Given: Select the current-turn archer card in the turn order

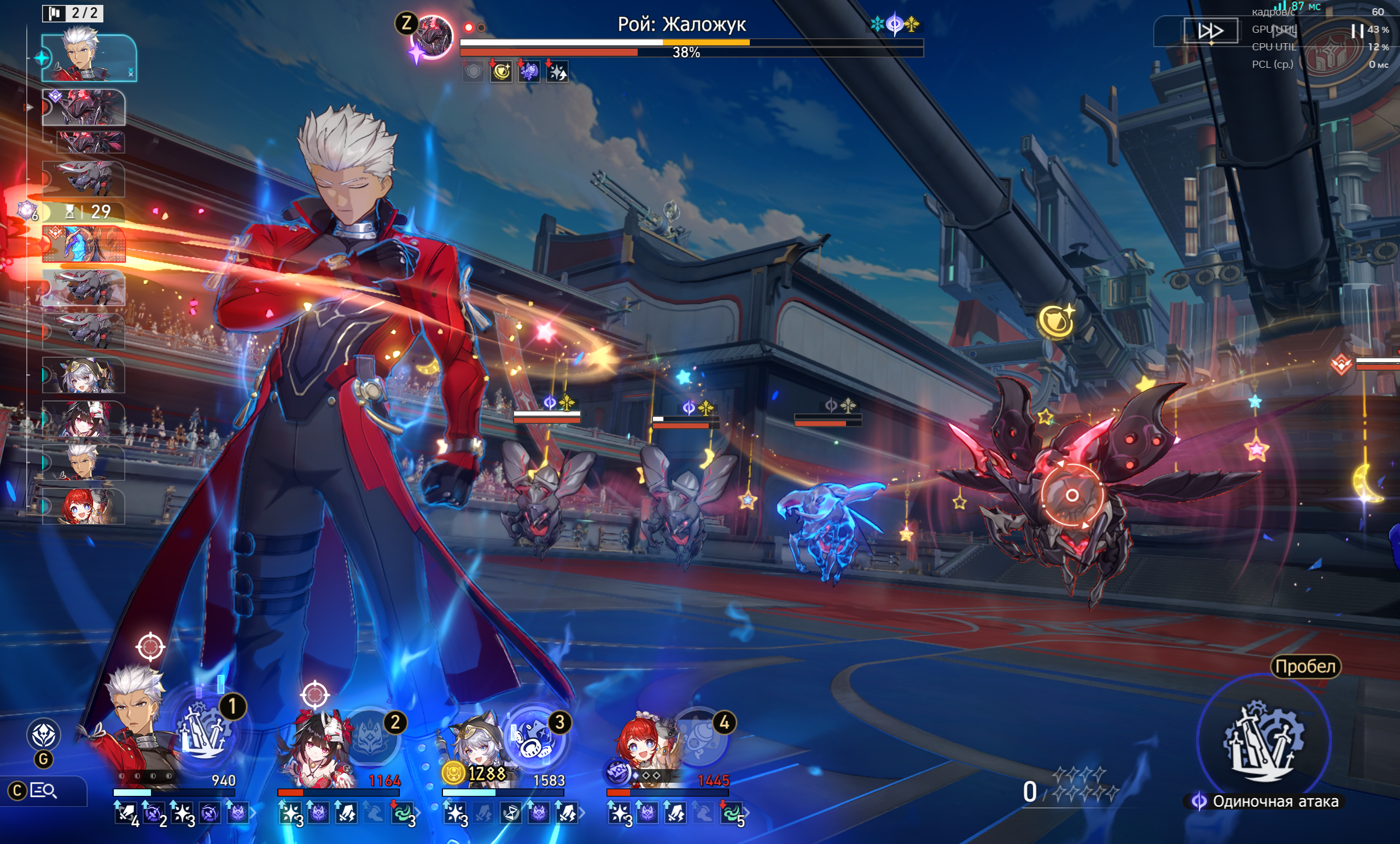Looking at the screenshot, I should 89,58.
